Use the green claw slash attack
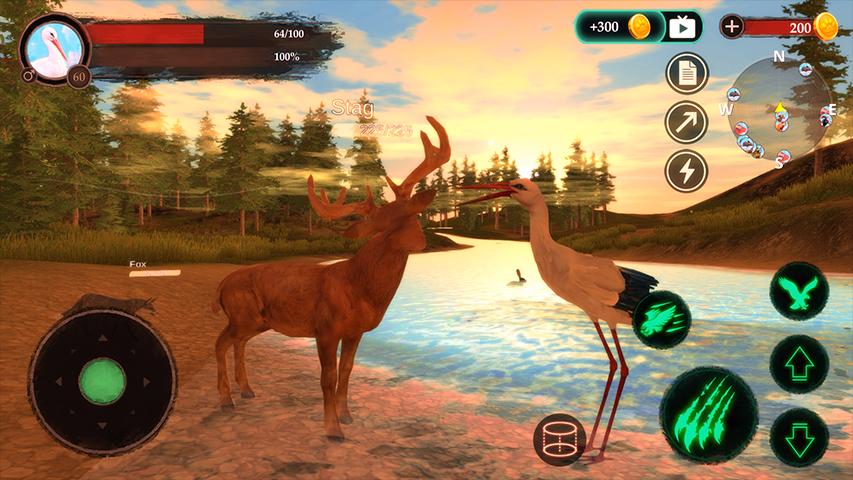The width and height of the screenshot is (853, 480). click(x=708, y=414)
